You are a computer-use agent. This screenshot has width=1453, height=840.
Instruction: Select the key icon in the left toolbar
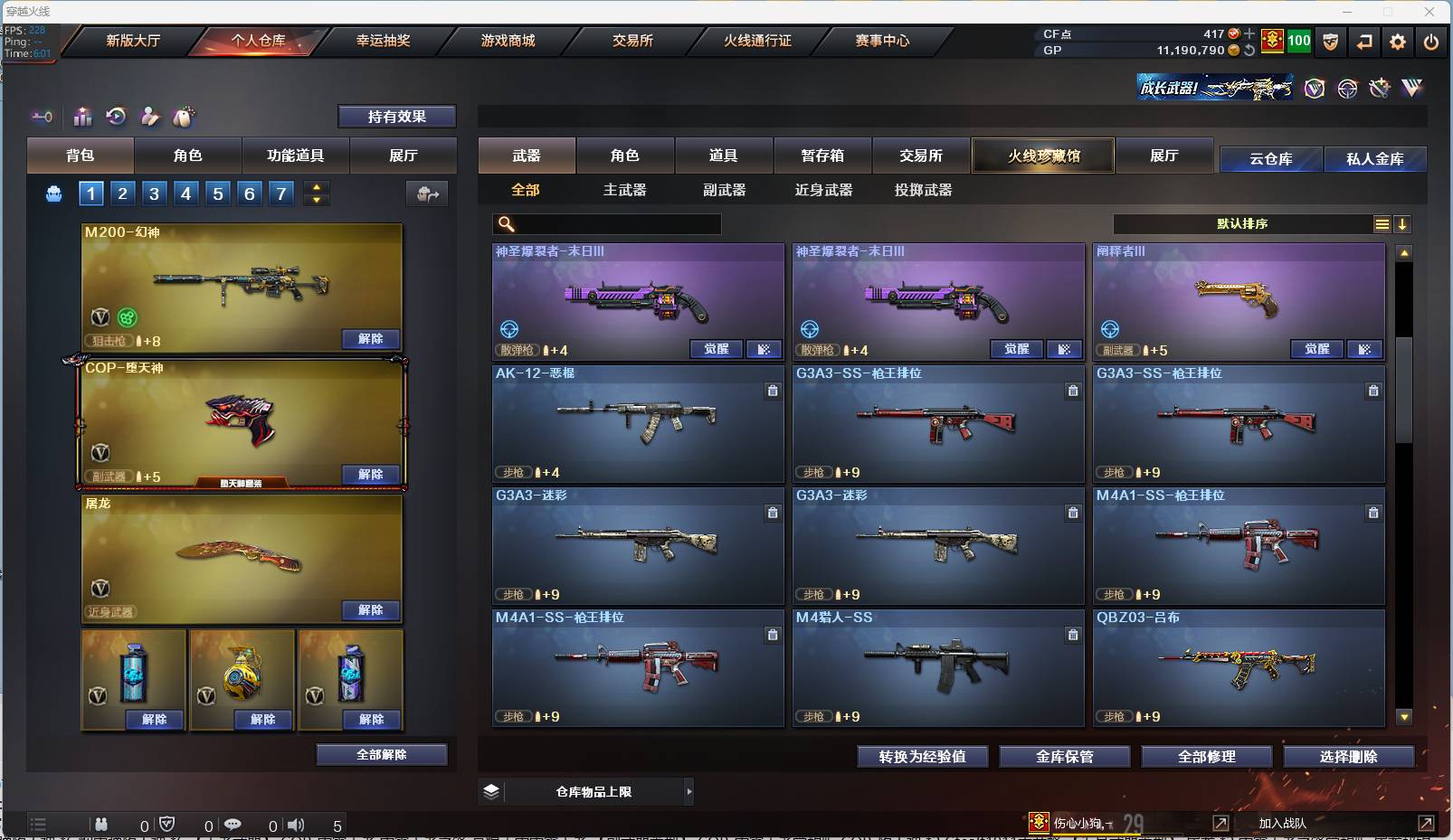42,117
